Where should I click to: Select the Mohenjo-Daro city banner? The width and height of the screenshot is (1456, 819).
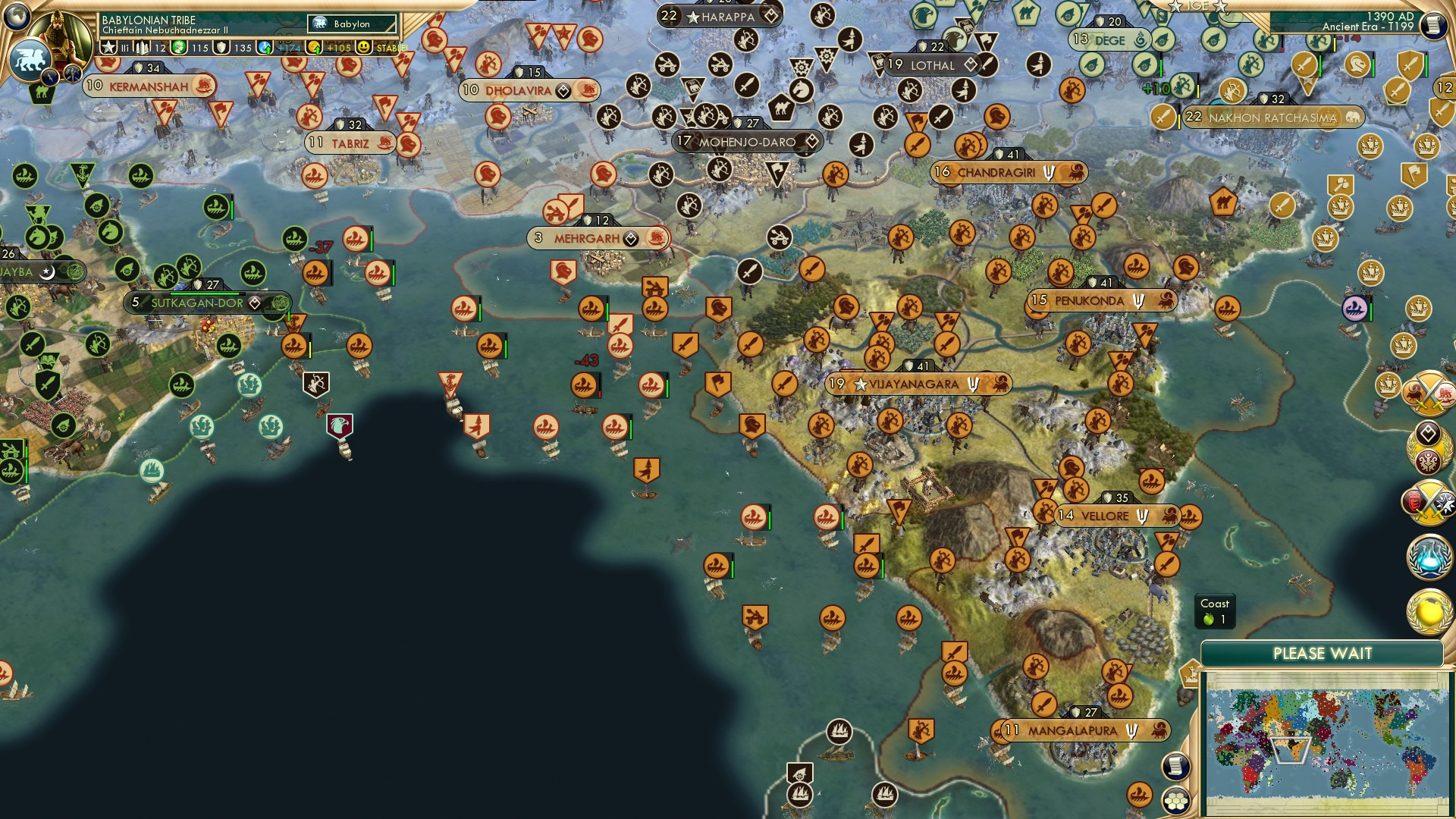click(747, 141)
